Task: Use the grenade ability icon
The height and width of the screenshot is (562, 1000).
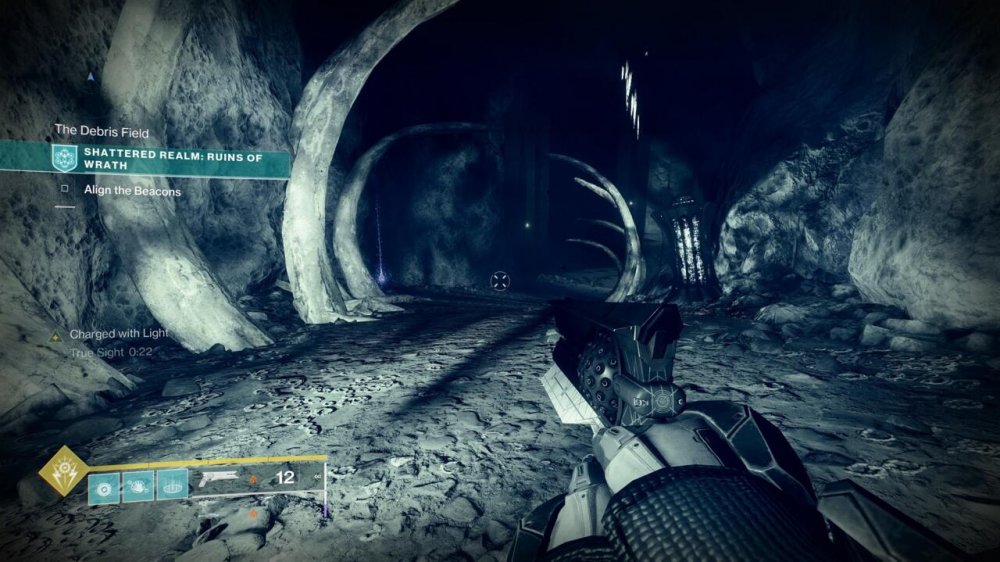Action: [x=103, y=484]
